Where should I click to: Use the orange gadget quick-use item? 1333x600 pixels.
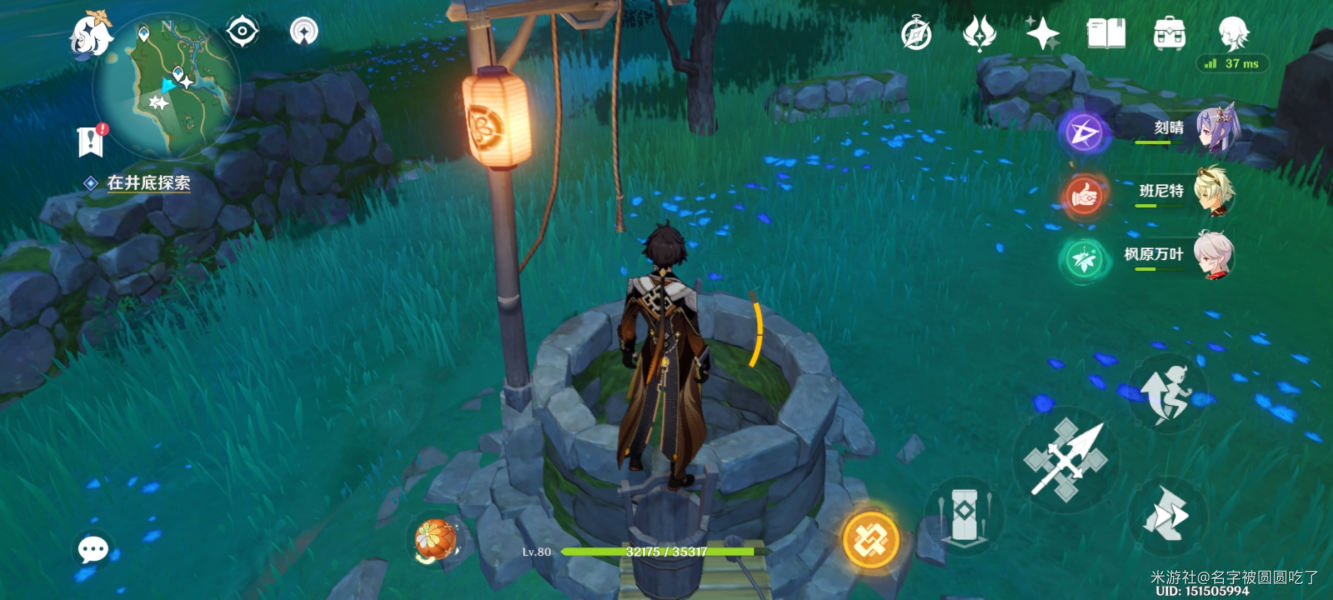click(x=436, y=540)
